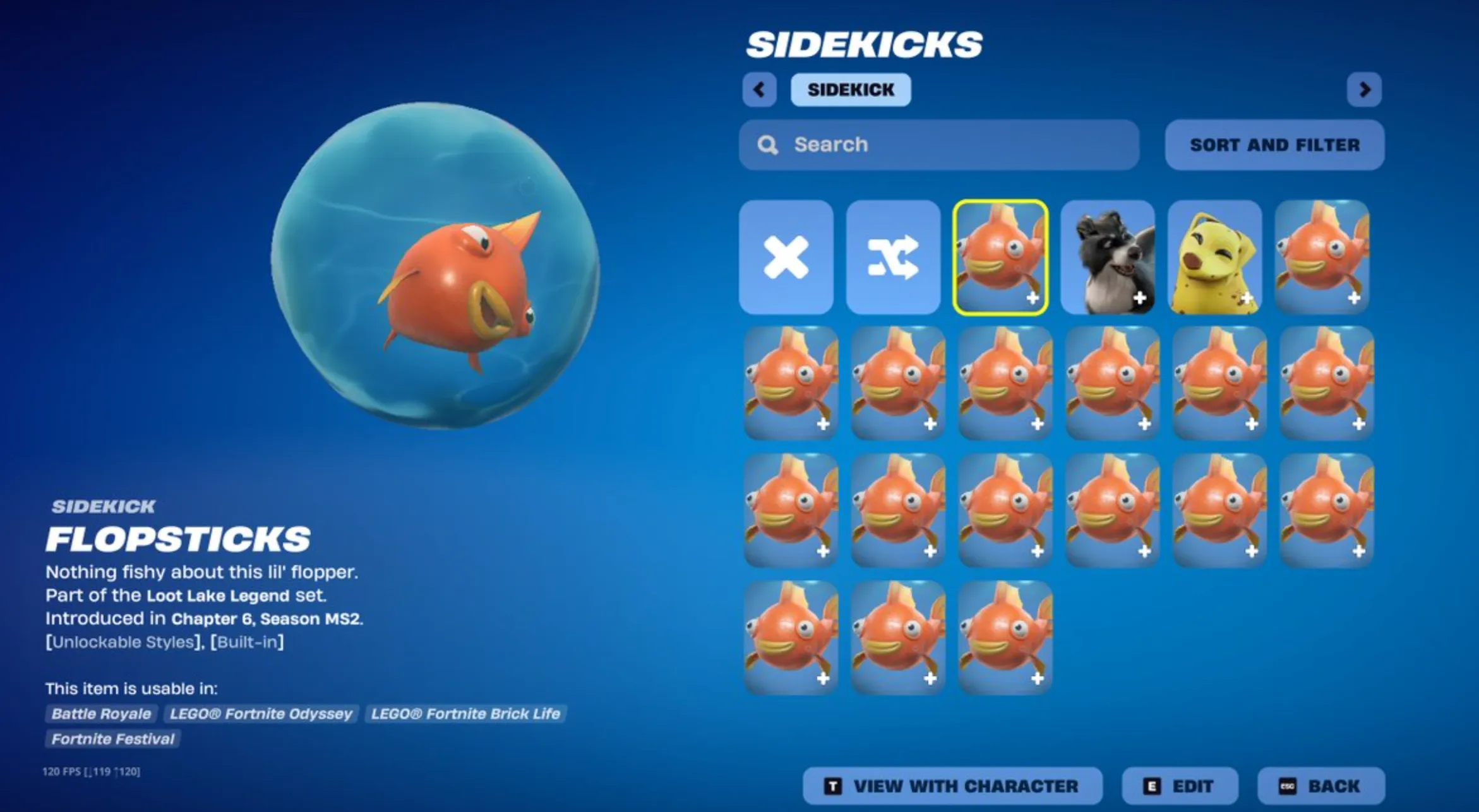Open the Sort and Filter options

point(1274,145)
